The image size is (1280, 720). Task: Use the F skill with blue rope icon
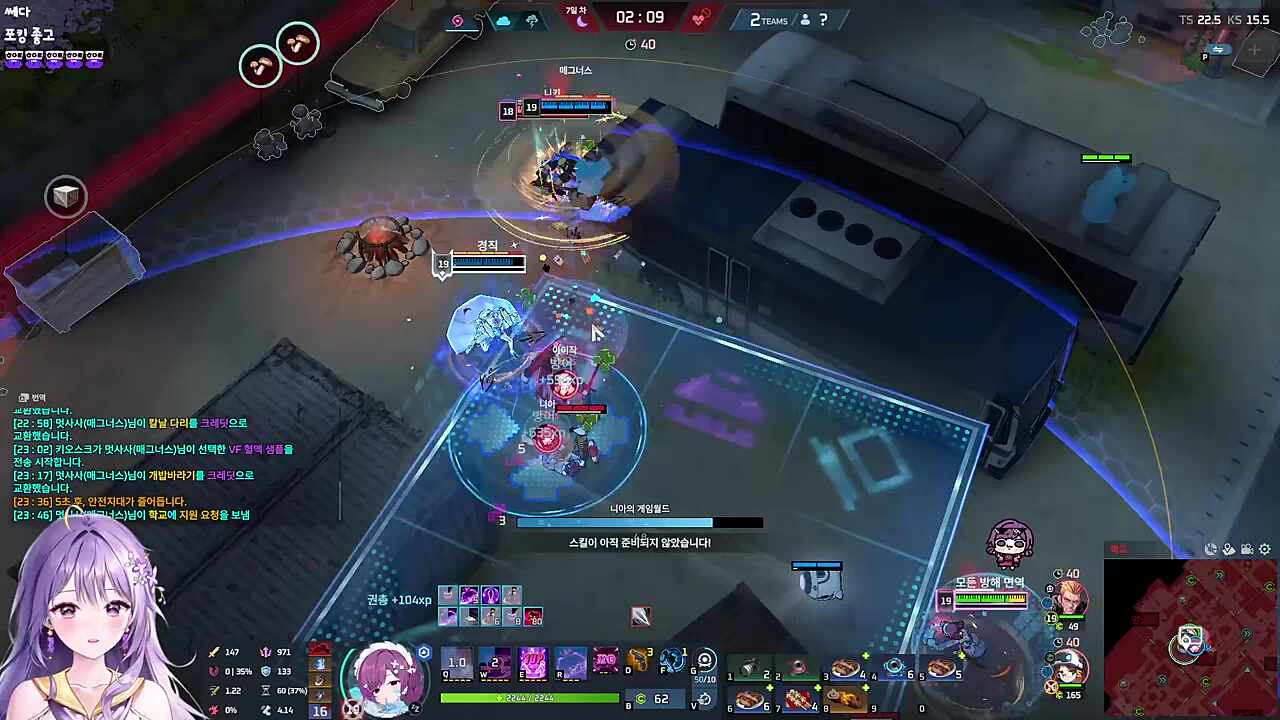[672, 660]
